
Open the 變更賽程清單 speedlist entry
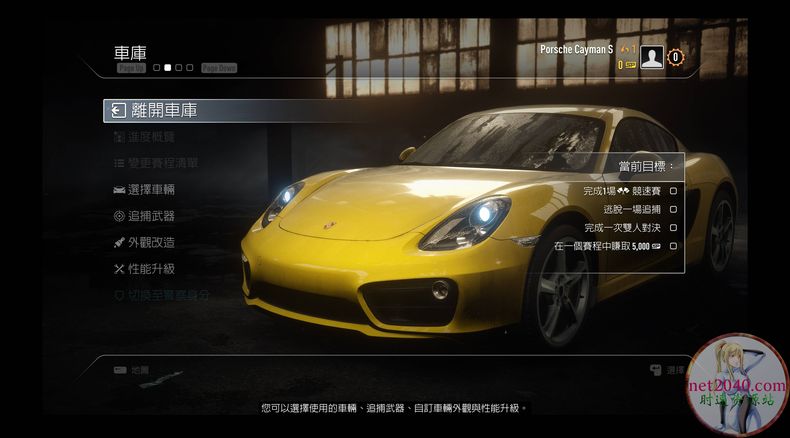[x=156, y=163]
